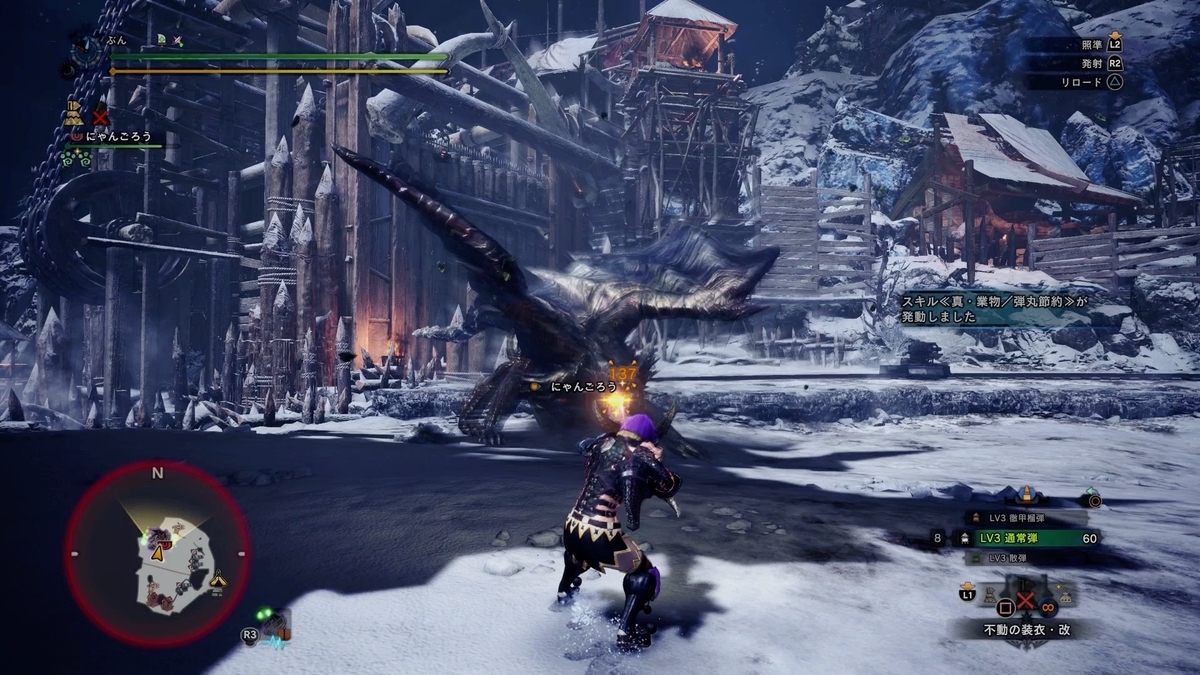Click the green buff icon beside player name
The width and height of the screenshot is (1200, 675).
tap(160, 41)
